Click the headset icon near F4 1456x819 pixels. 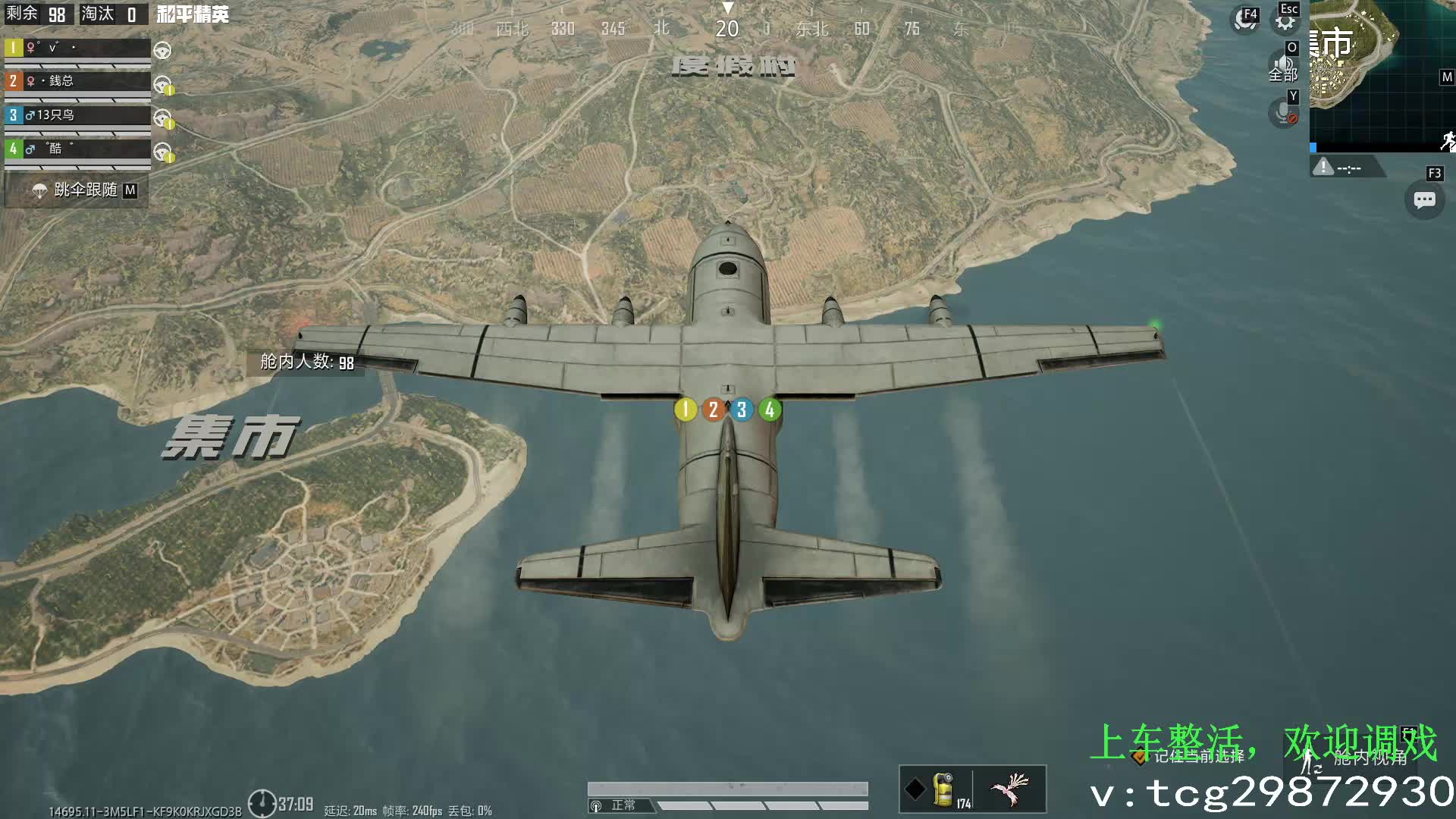1244,20
